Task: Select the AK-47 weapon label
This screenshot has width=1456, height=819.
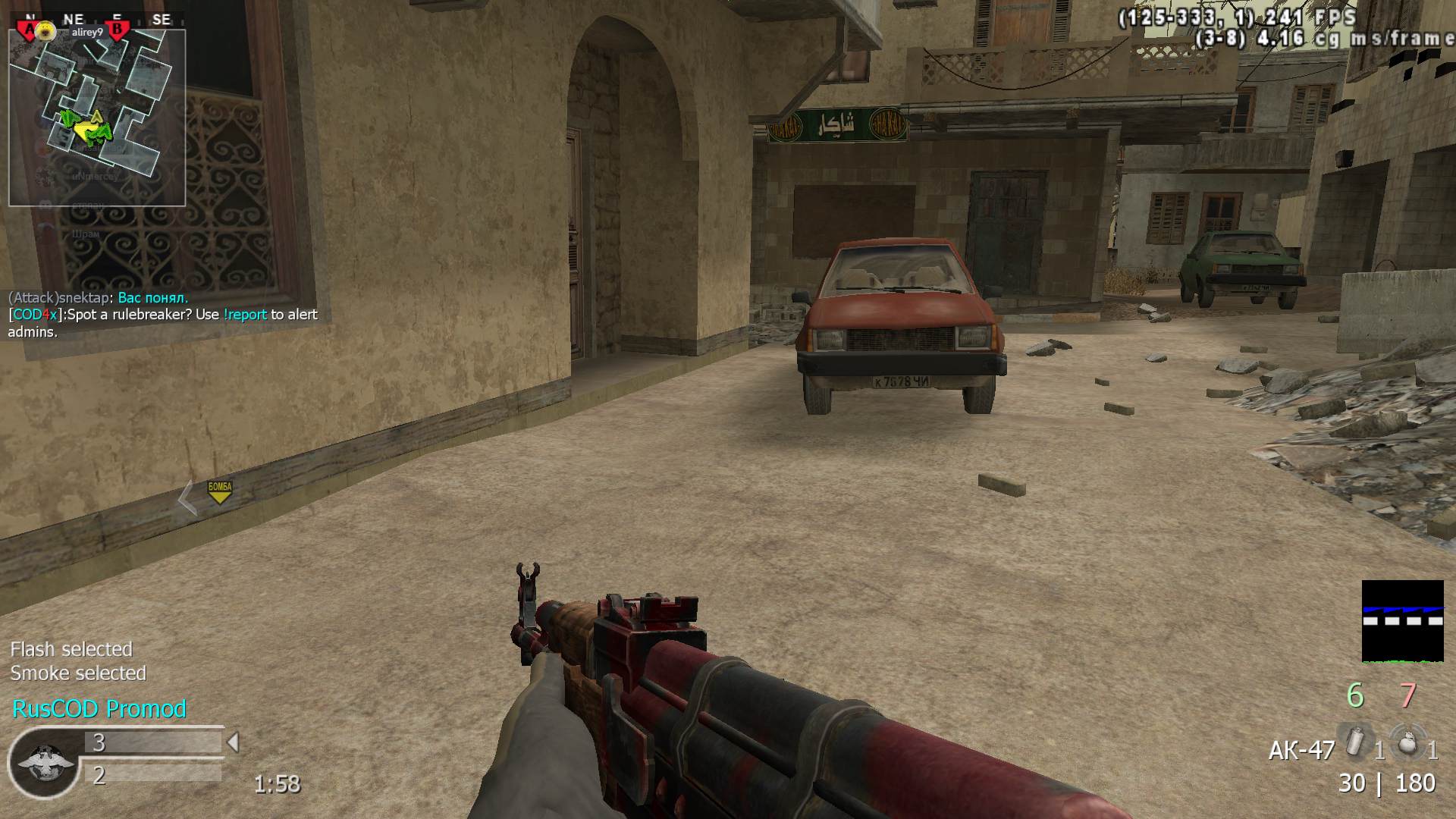Action: click(1301, 751)
